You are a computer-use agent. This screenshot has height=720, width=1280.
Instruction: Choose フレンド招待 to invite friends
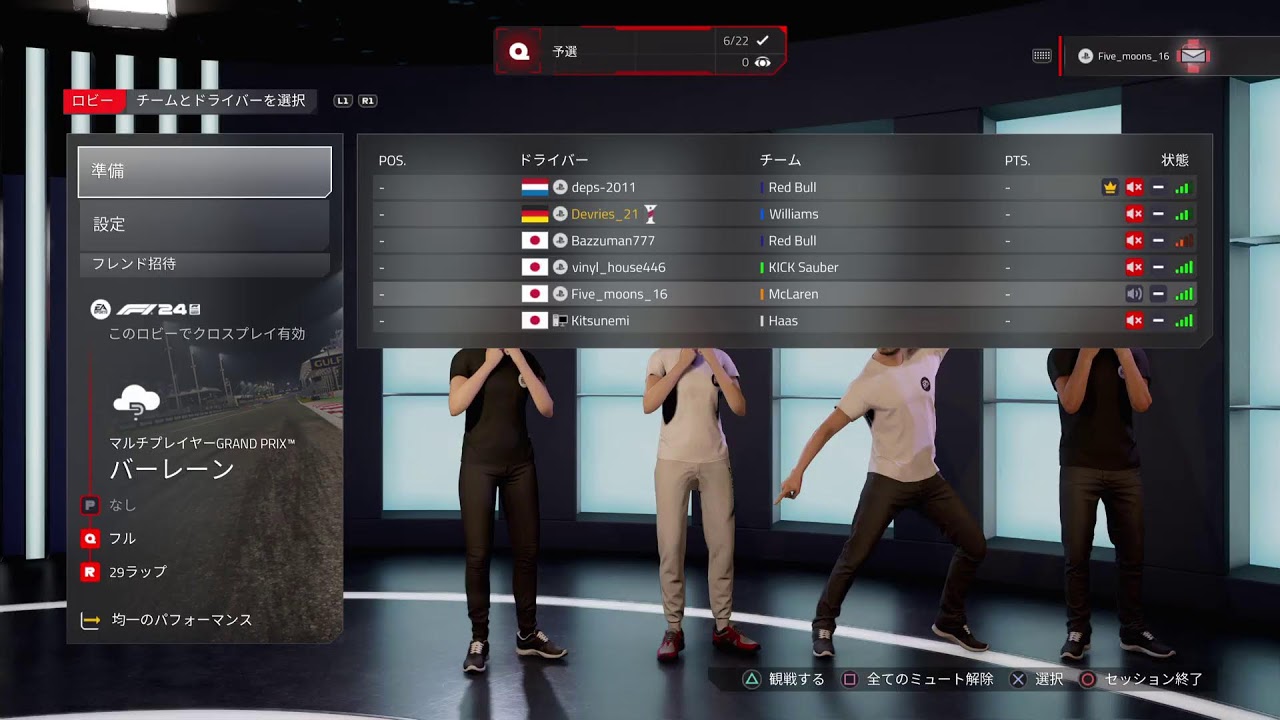click(x=204, y=264)
